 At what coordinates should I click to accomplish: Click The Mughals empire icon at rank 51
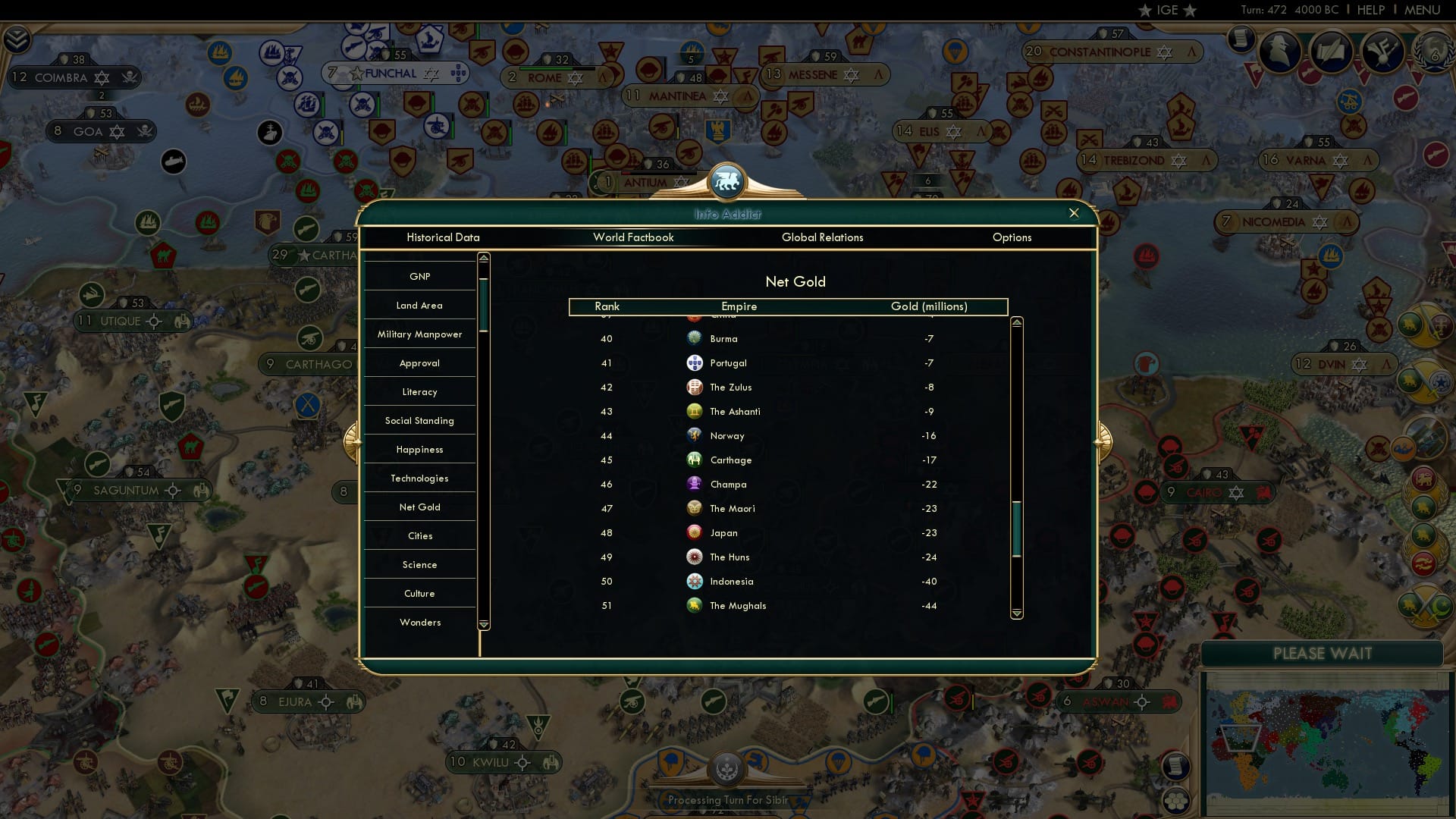coord(695,605)
